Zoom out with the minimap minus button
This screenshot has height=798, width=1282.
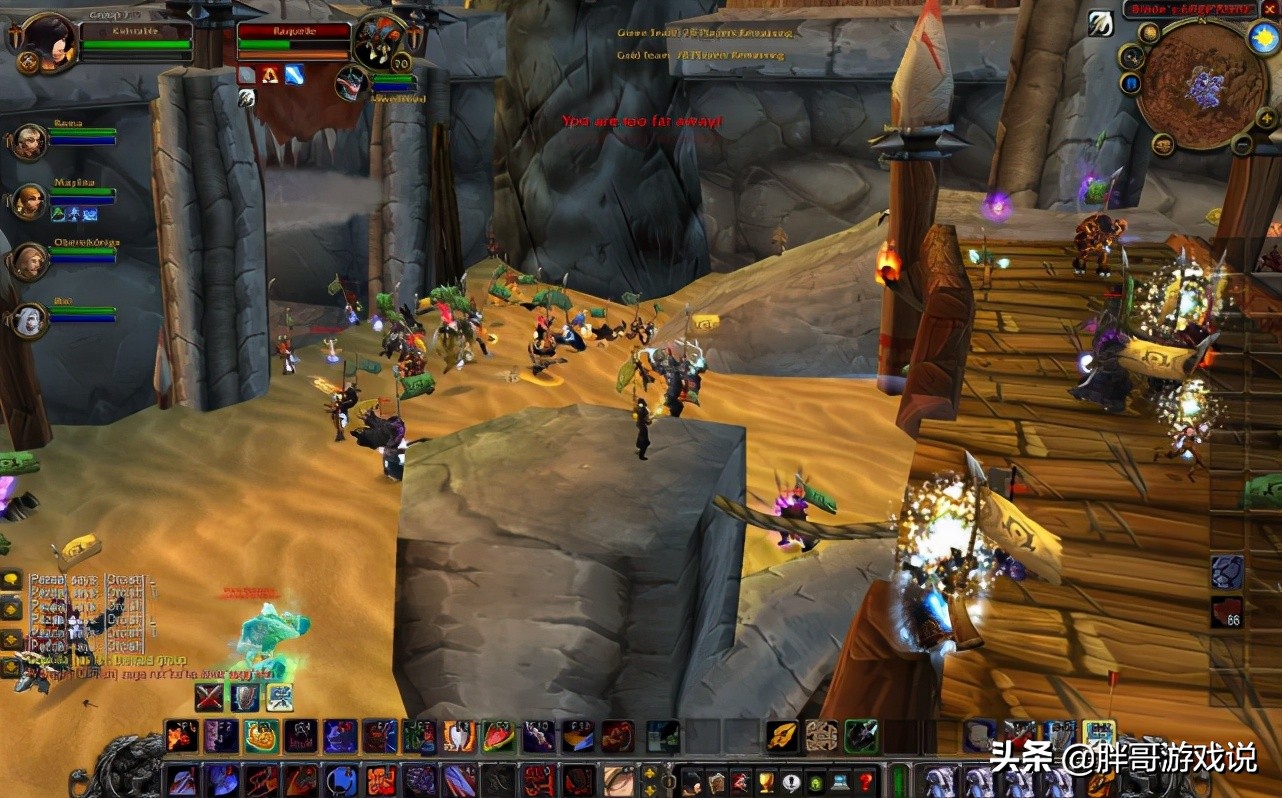coord(1241,145)
